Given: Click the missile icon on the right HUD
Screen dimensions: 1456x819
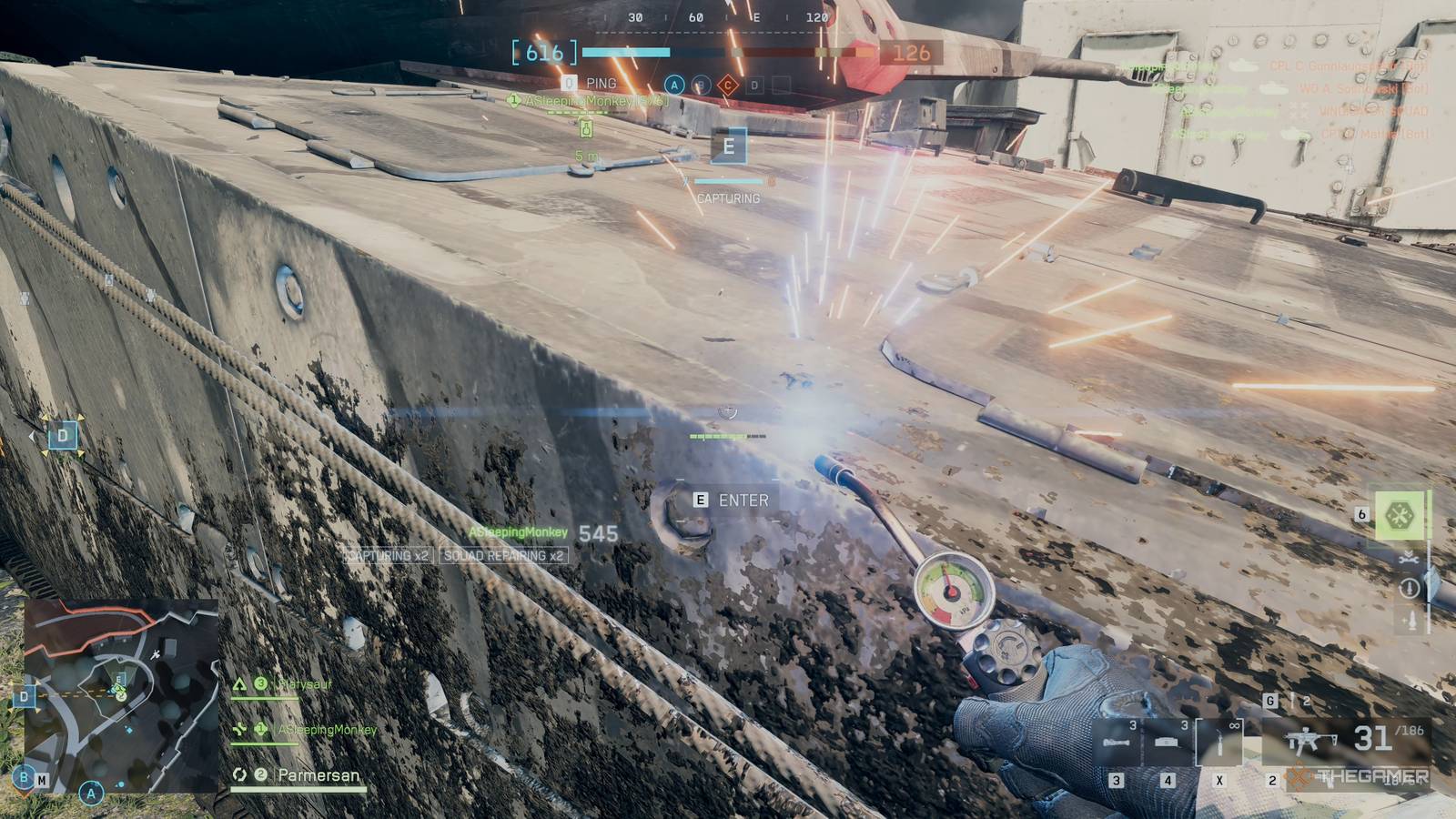Looking at the screenshot, I should pyautogui.click(x=1411, y=620).
